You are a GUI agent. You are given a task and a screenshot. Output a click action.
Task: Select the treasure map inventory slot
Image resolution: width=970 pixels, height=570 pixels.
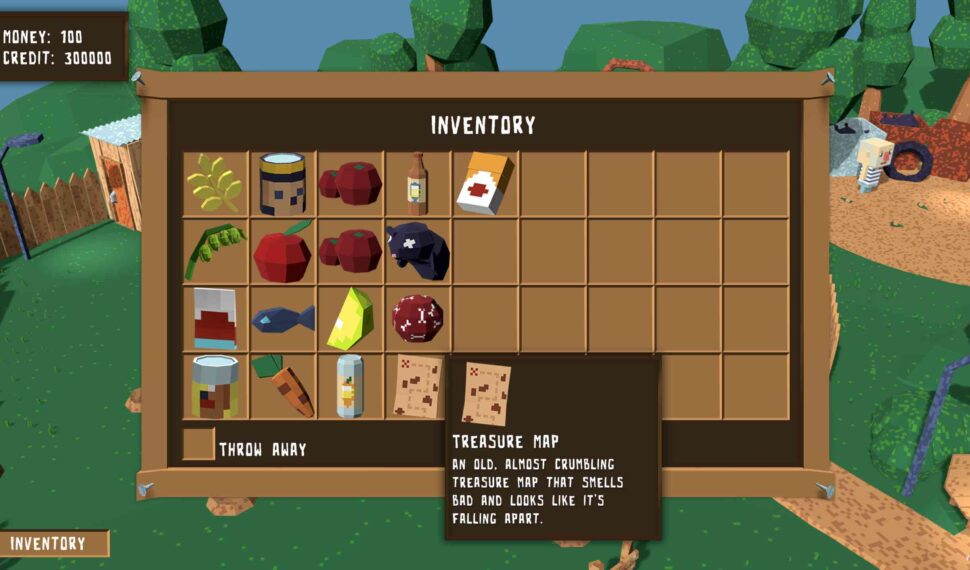pyautogui.click(x=417, y=387)
